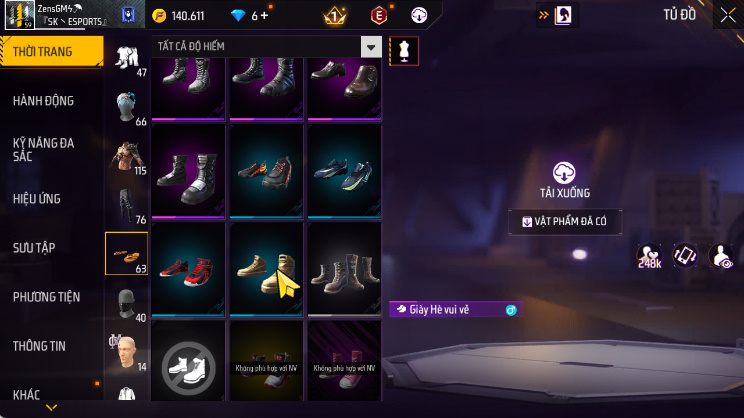Choose the shoes subcategory with count 63
The width and height of the screenshot is (744, 418).
click(126, 253)
